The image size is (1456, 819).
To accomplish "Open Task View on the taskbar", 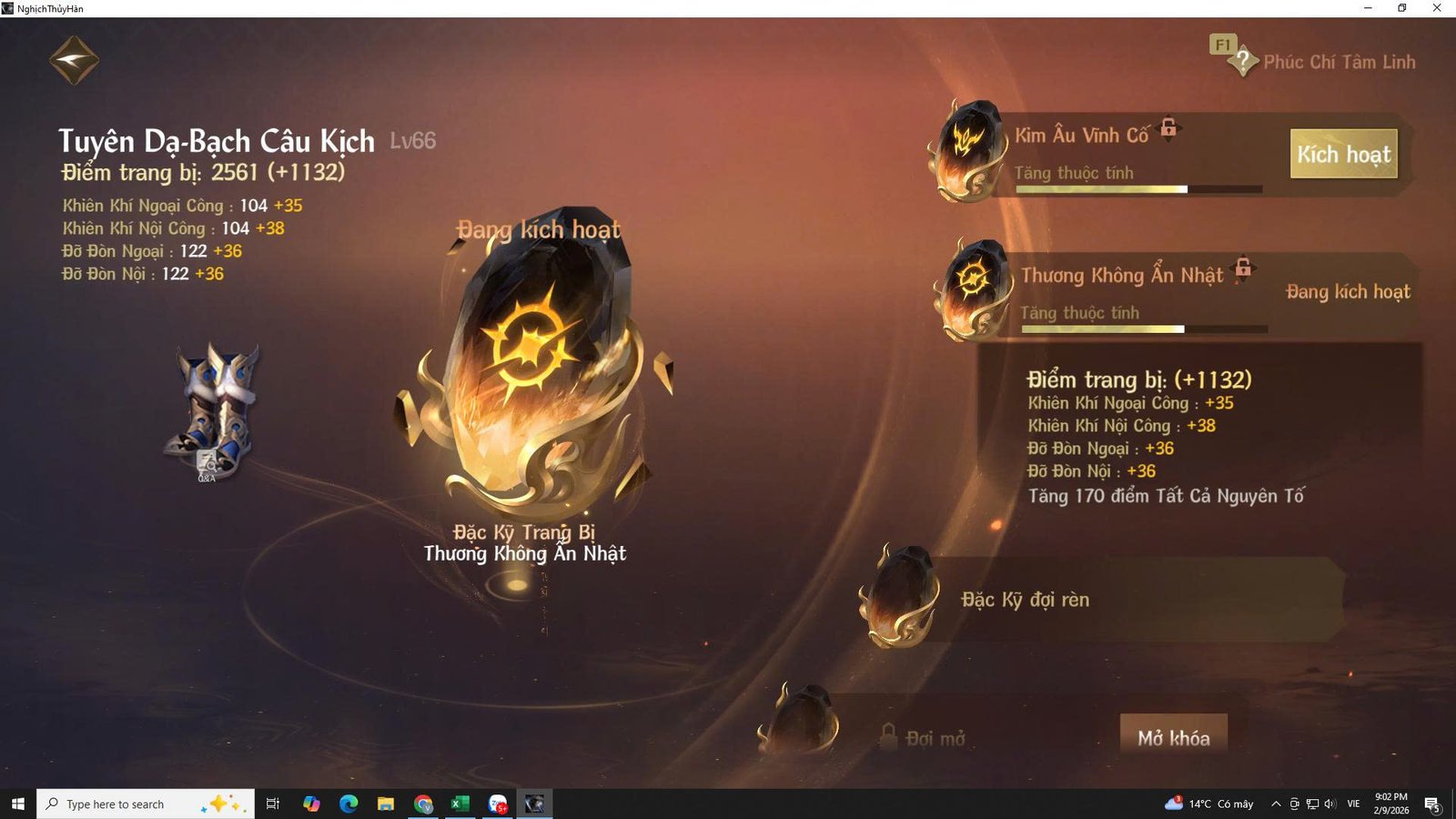I will (272, 804).
